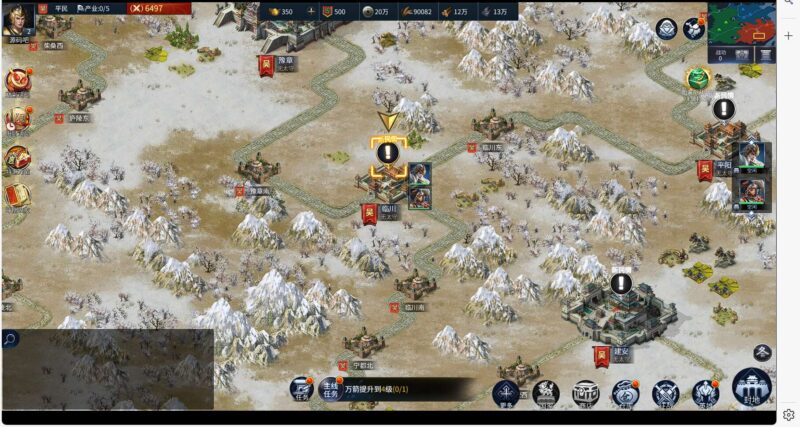
Task: Select the lower general portrait beside 平阳
Action: point(752,191)
